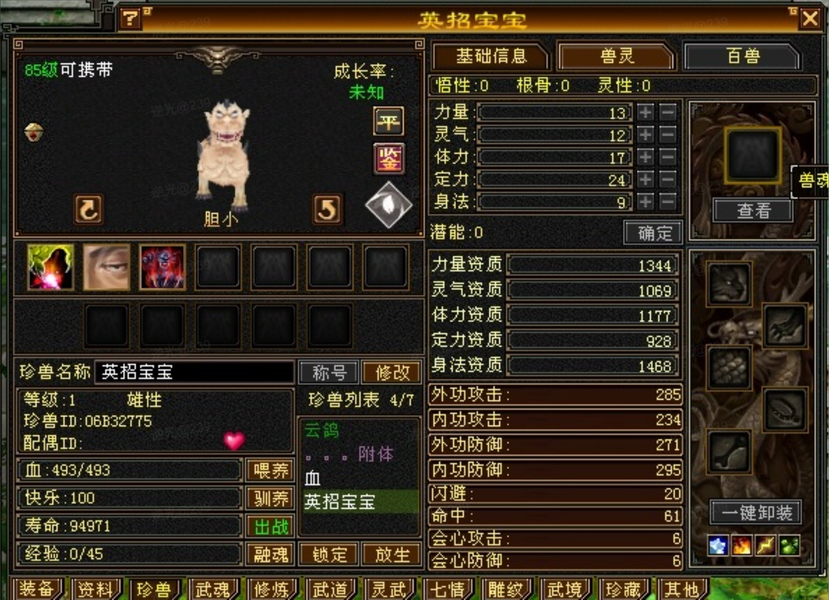The width and height of the screenshot is (829, 600).
Task: Switch to the 兽灵 tab
Action: tap(614, 56)
